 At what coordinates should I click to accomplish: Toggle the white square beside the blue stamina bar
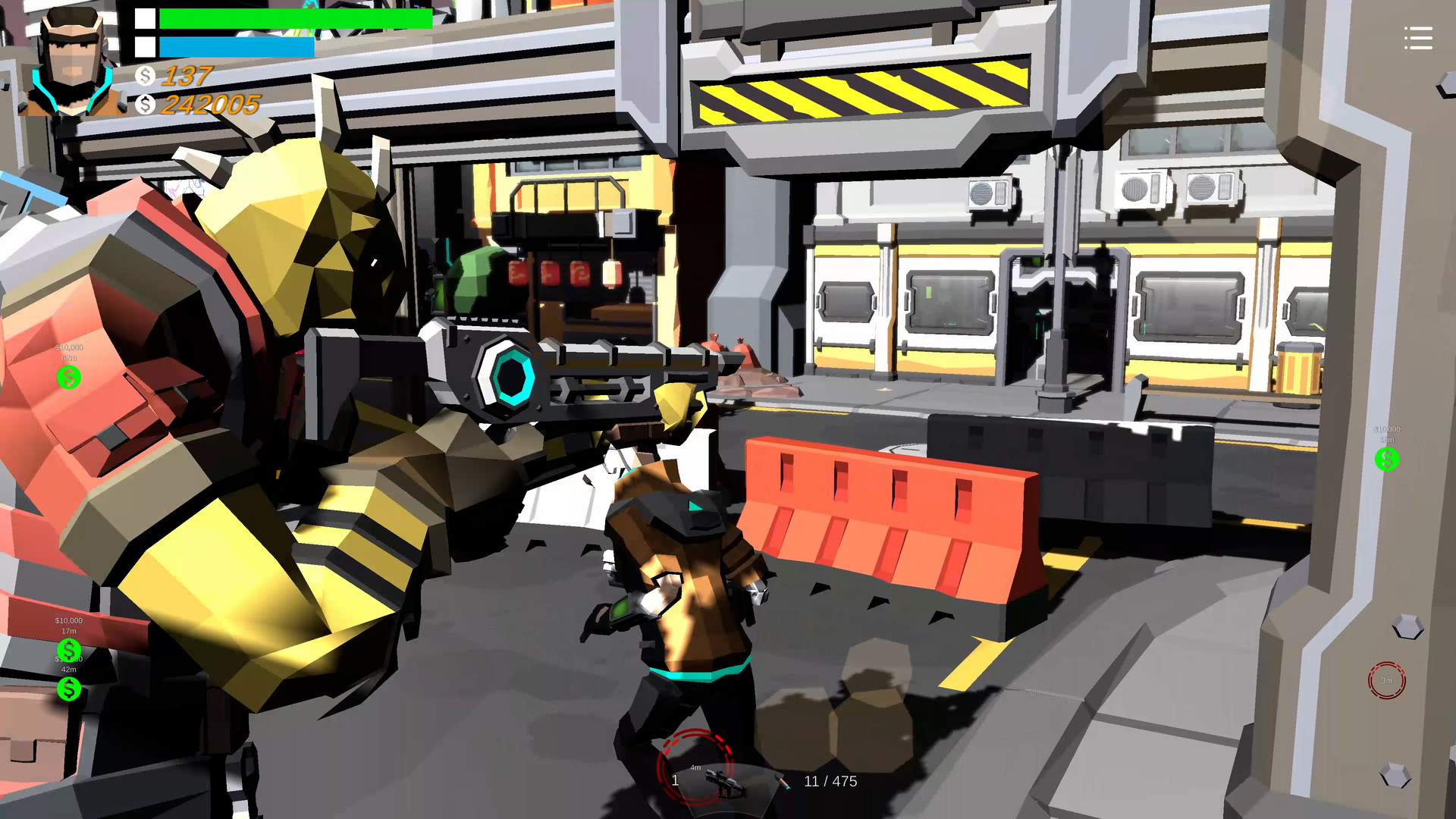pyautogui.click(x=144, y=45)
